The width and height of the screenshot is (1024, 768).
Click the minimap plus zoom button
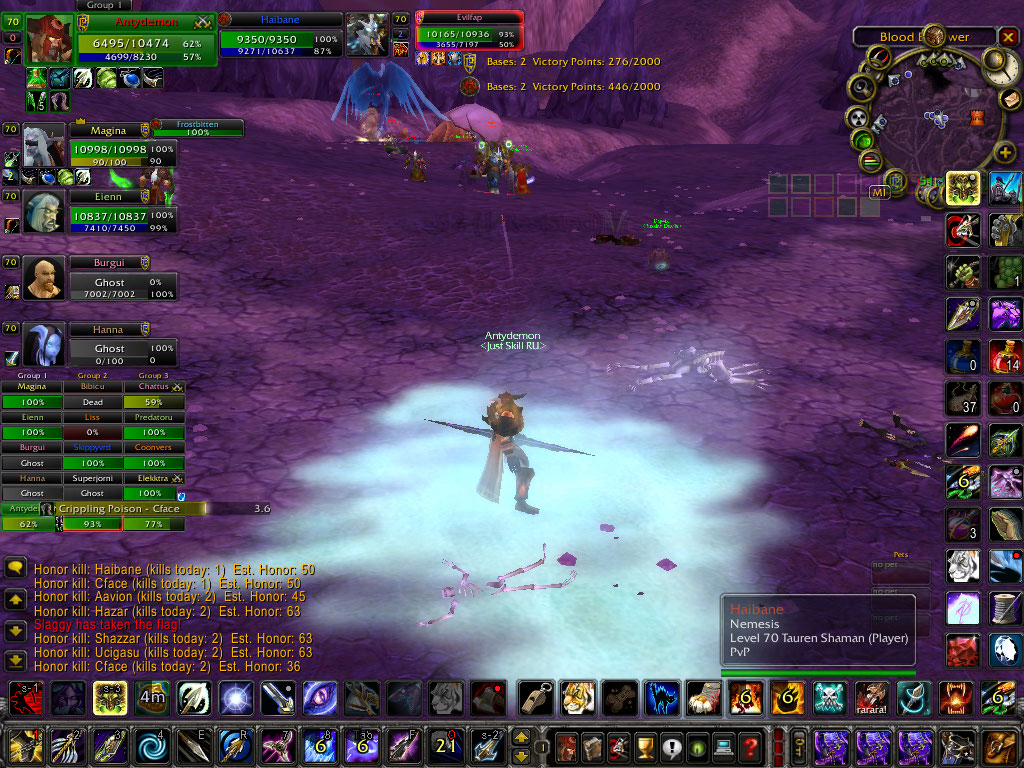coord(1005,153)
